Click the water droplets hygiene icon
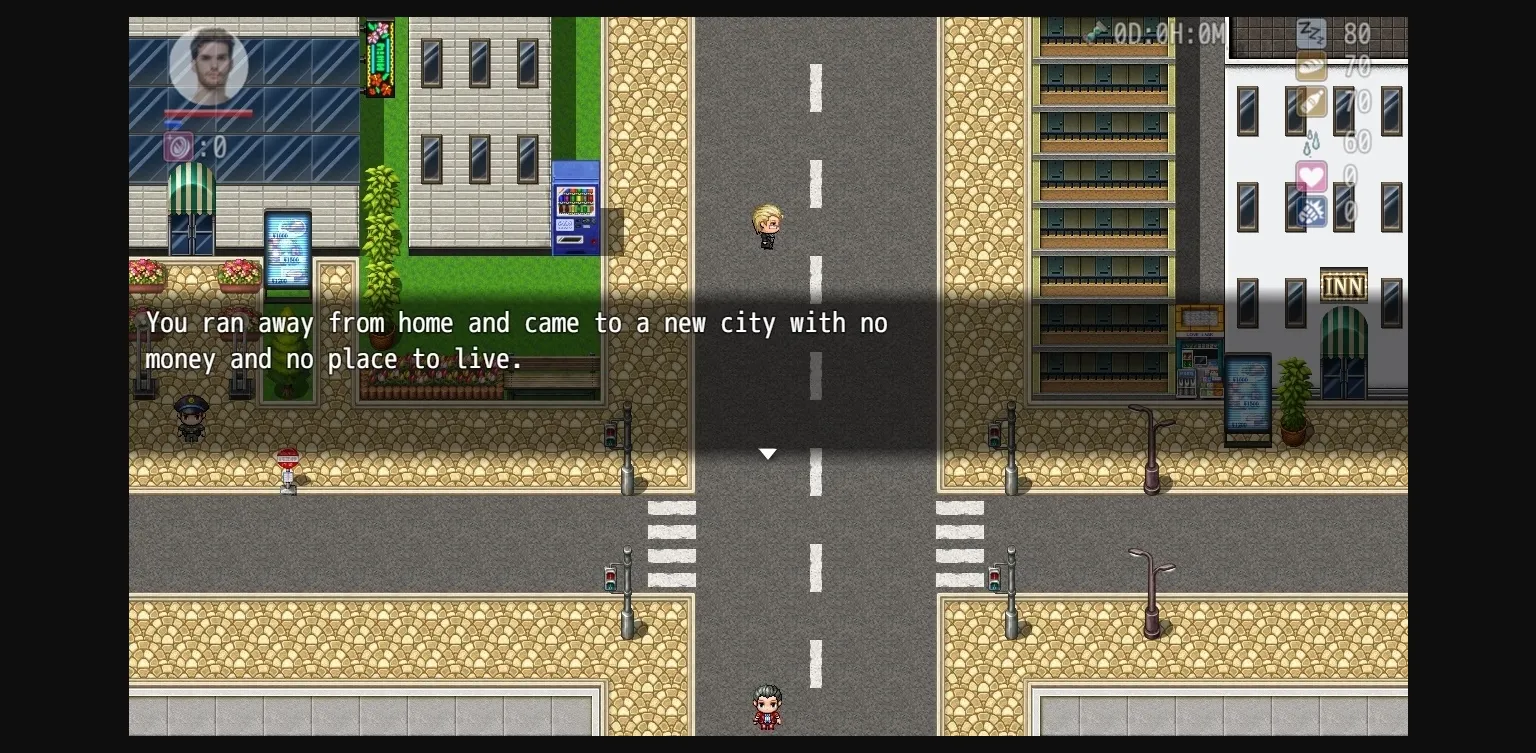The height and width of the screenshot is (753, 1536). point(1312,143)
